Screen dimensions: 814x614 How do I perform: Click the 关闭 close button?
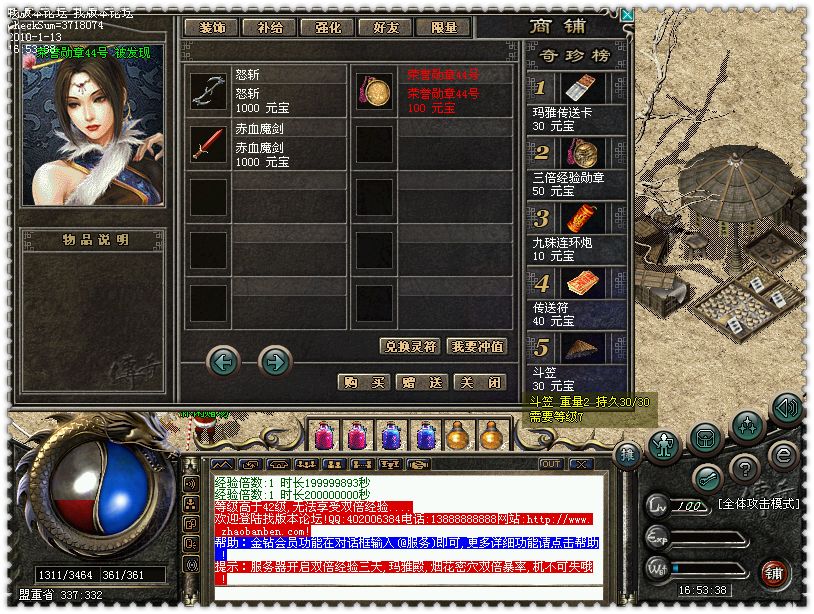[477, 382]
